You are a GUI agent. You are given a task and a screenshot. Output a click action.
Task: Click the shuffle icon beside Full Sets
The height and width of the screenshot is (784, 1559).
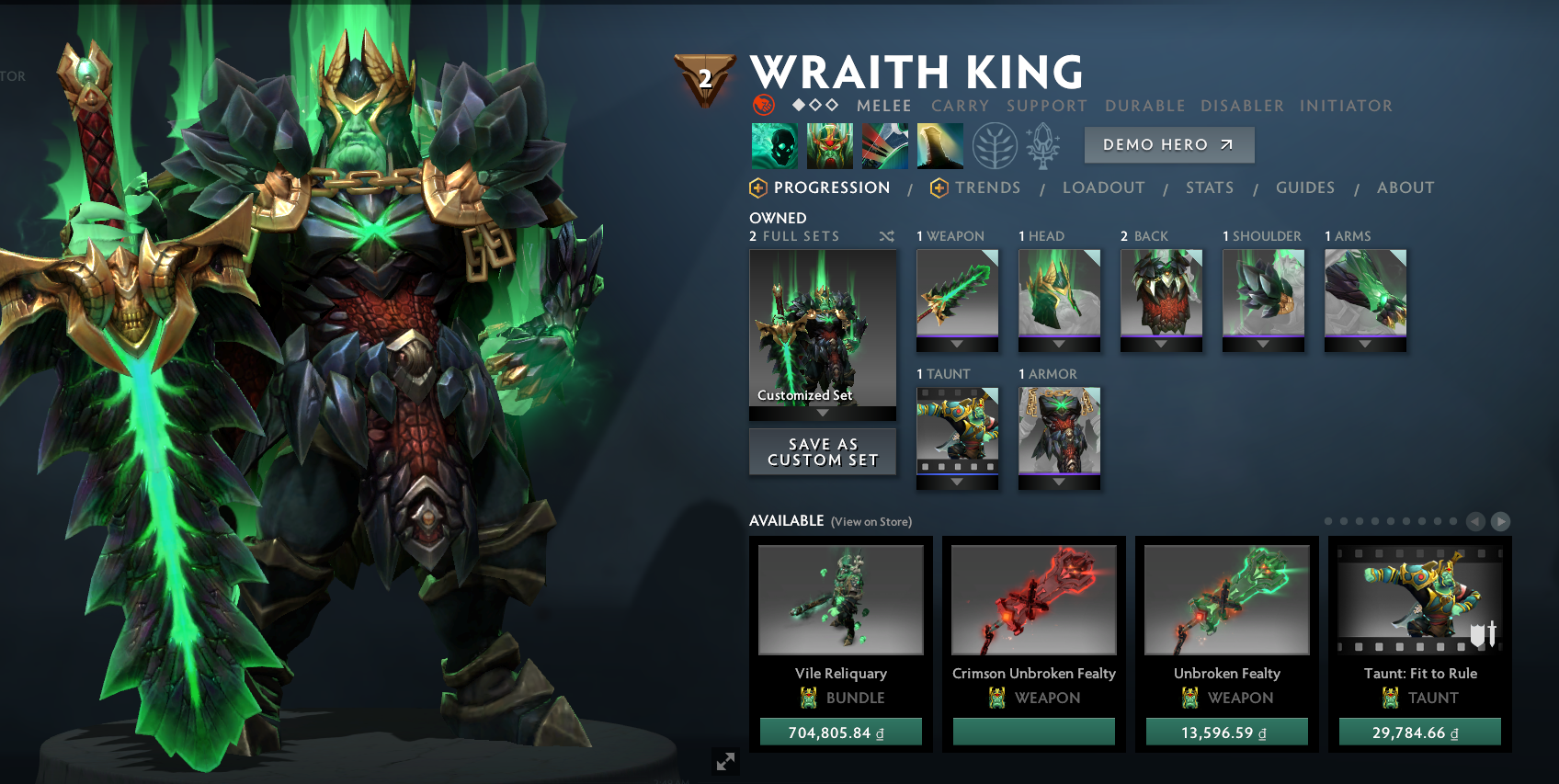pyautogui.click(x=886, y=236)
